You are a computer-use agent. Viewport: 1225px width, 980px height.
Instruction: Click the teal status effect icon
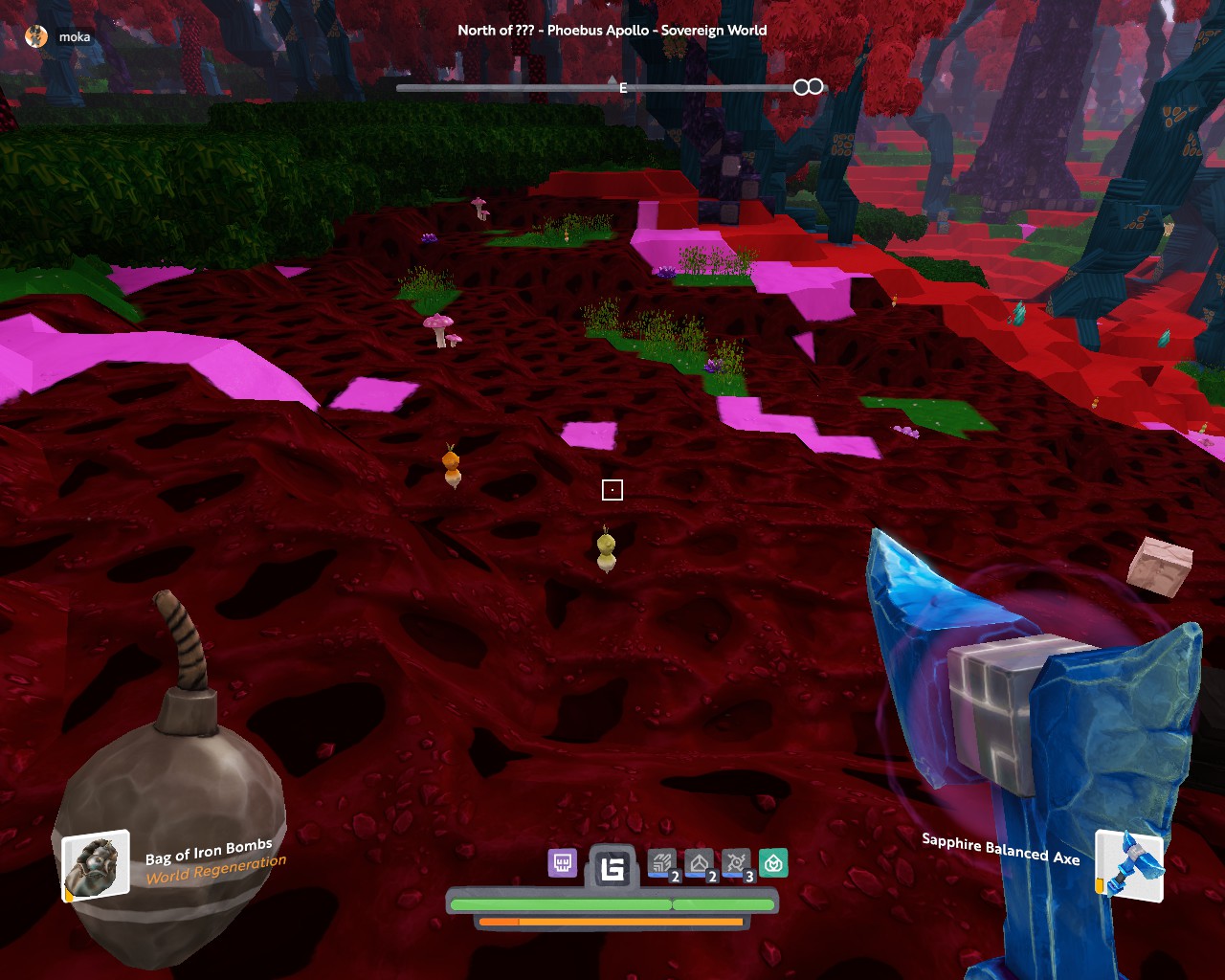click(x=773, y=864)
